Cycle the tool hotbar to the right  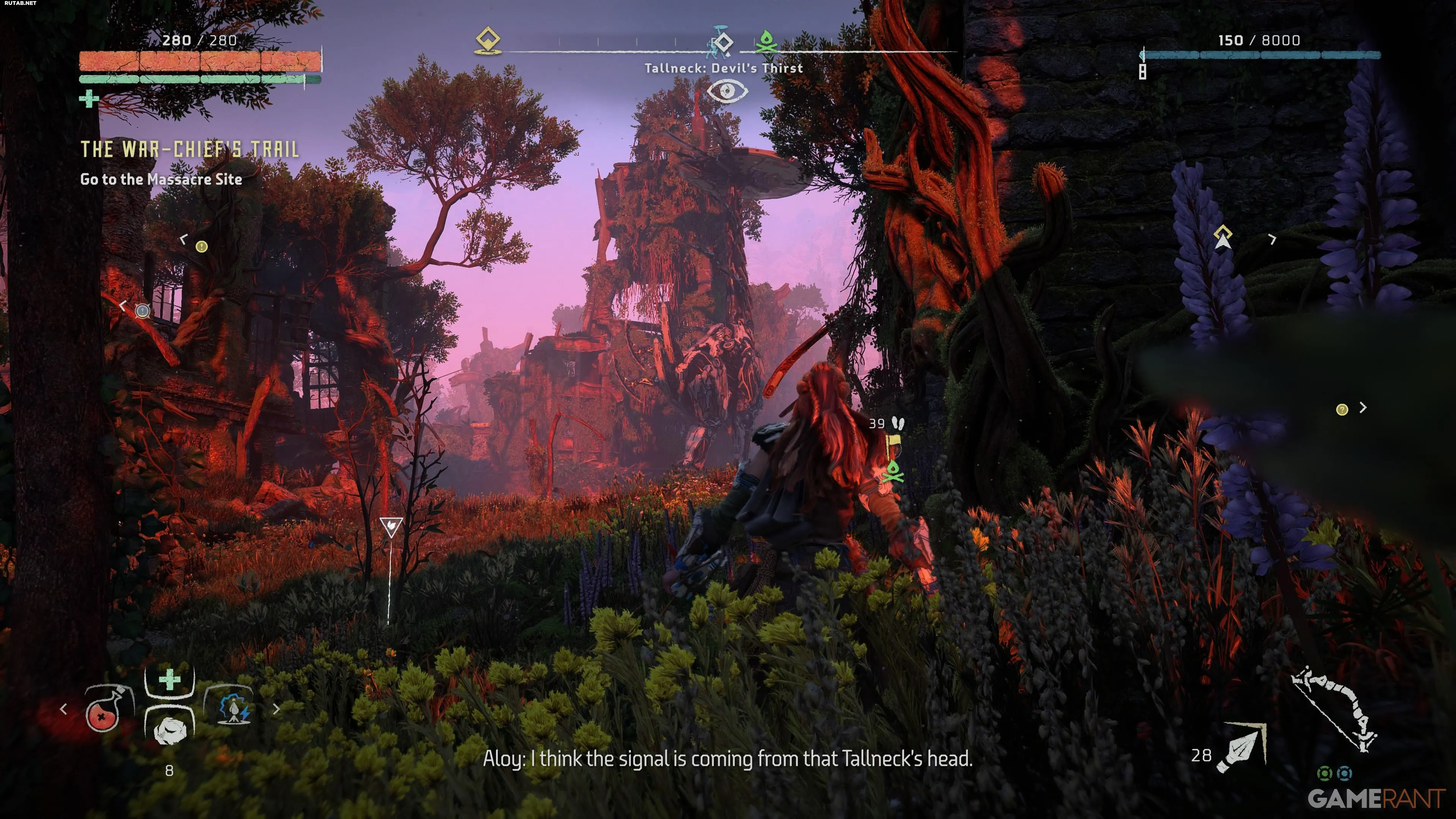point(276,709)
